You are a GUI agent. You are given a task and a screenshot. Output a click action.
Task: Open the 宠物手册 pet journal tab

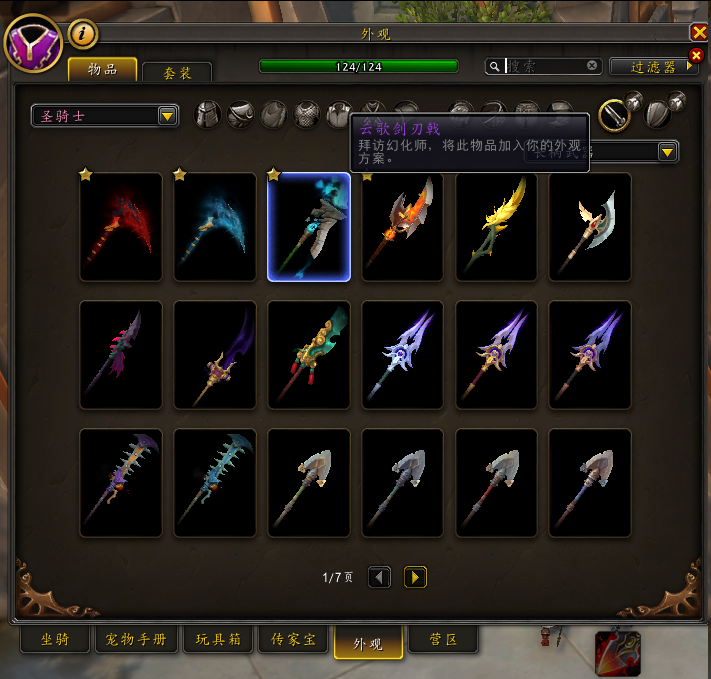tap(136, 639)
